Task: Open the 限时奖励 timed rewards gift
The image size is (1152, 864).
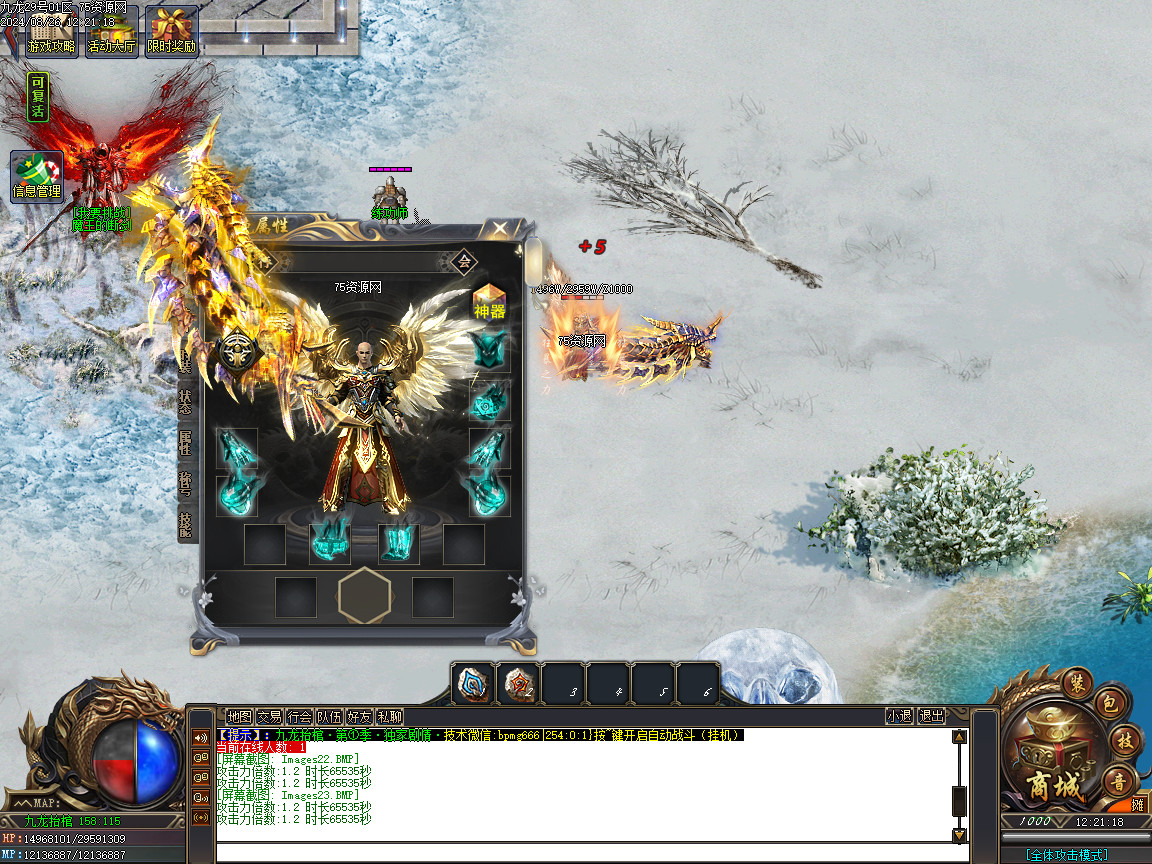Action: click(171, 31)
